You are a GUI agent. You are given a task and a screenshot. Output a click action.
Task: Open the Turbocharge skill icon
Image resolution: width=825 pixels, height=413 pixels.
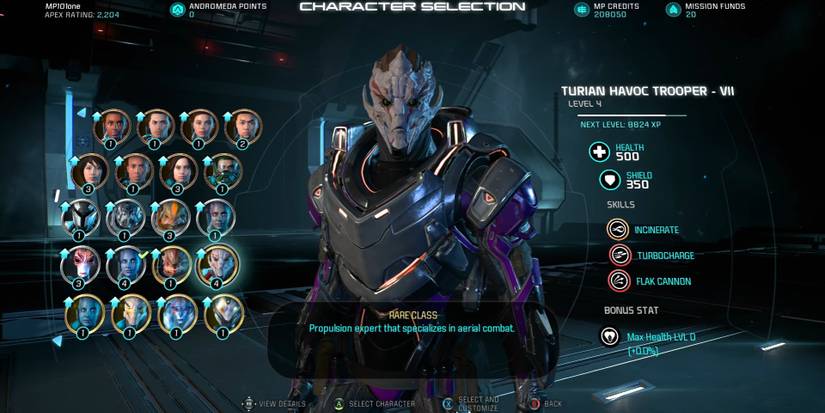point(618,255)
